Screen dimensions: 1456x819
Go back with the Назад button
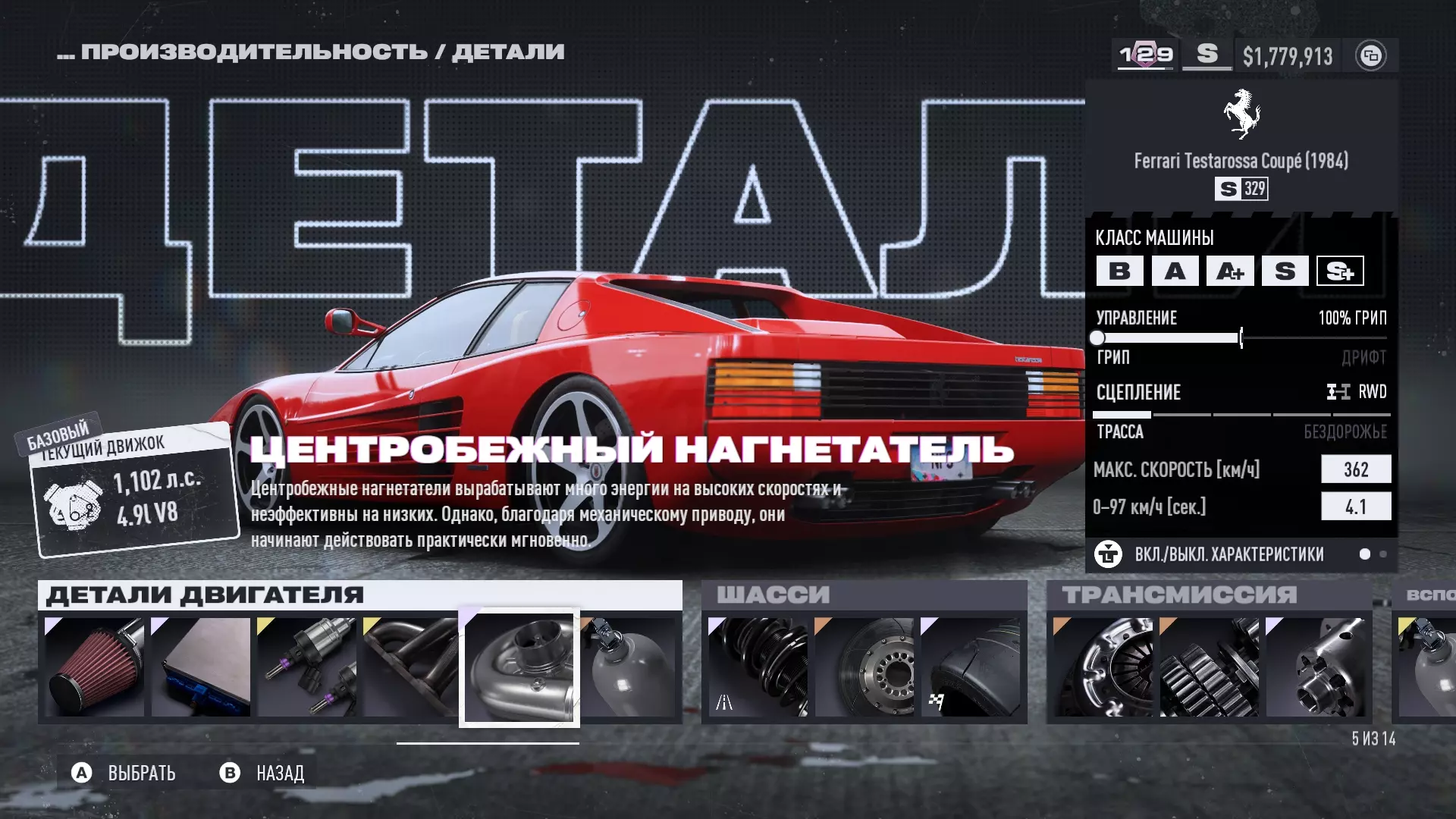262,773
